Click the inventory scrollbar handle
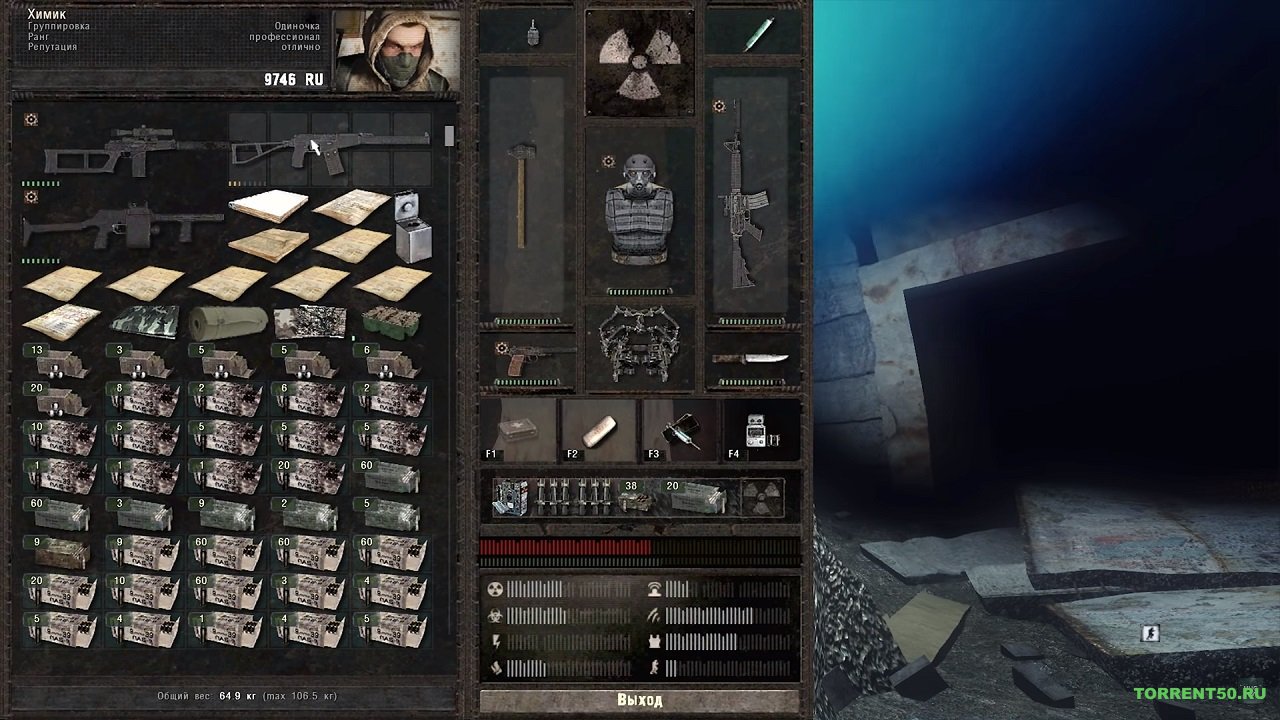 pyautogui.click(x=449, y=137)
